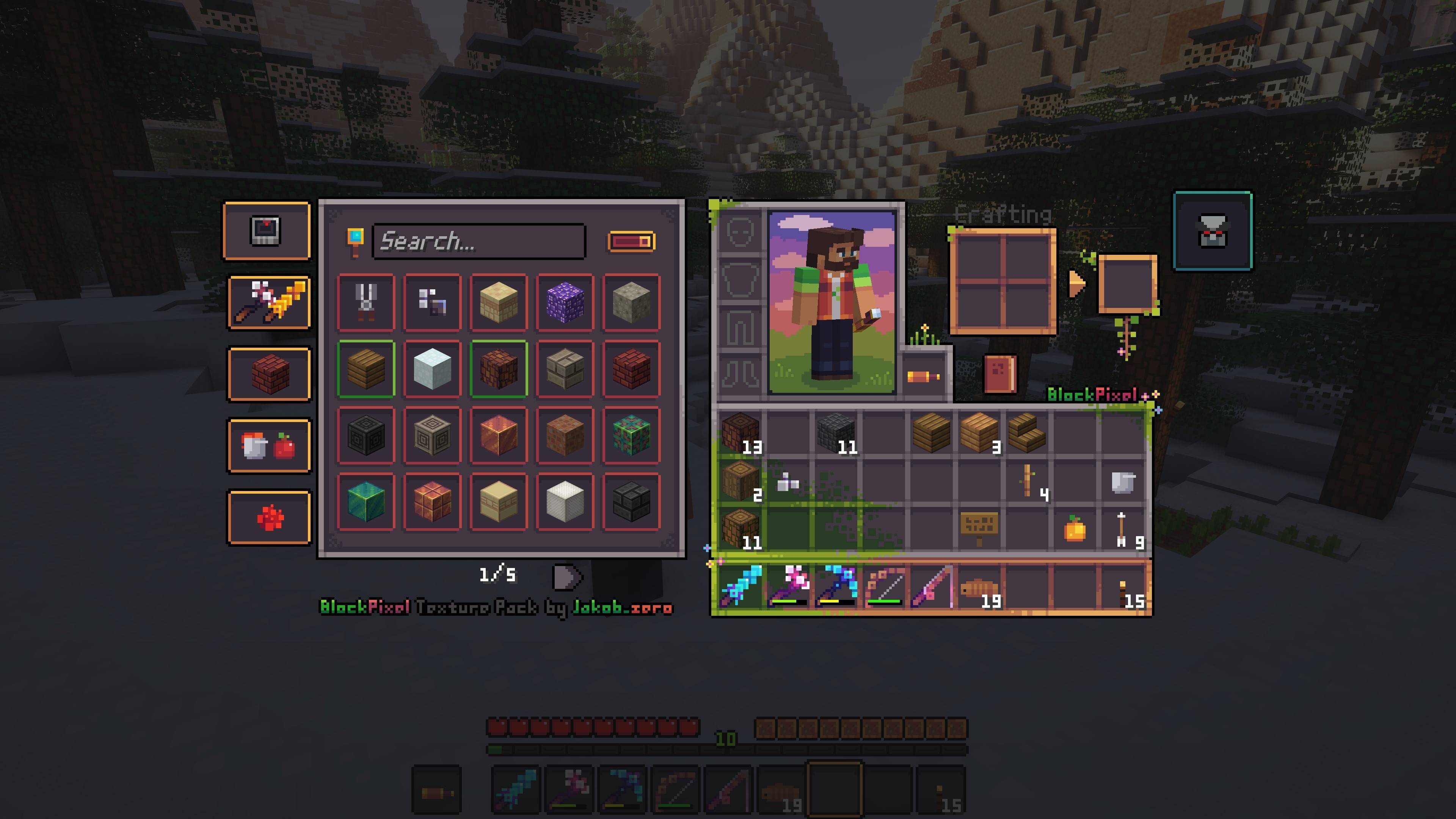Select the diamond sword hotbar slot
The height and width of the screenshot is (819, 1456).
pos(741,586)
